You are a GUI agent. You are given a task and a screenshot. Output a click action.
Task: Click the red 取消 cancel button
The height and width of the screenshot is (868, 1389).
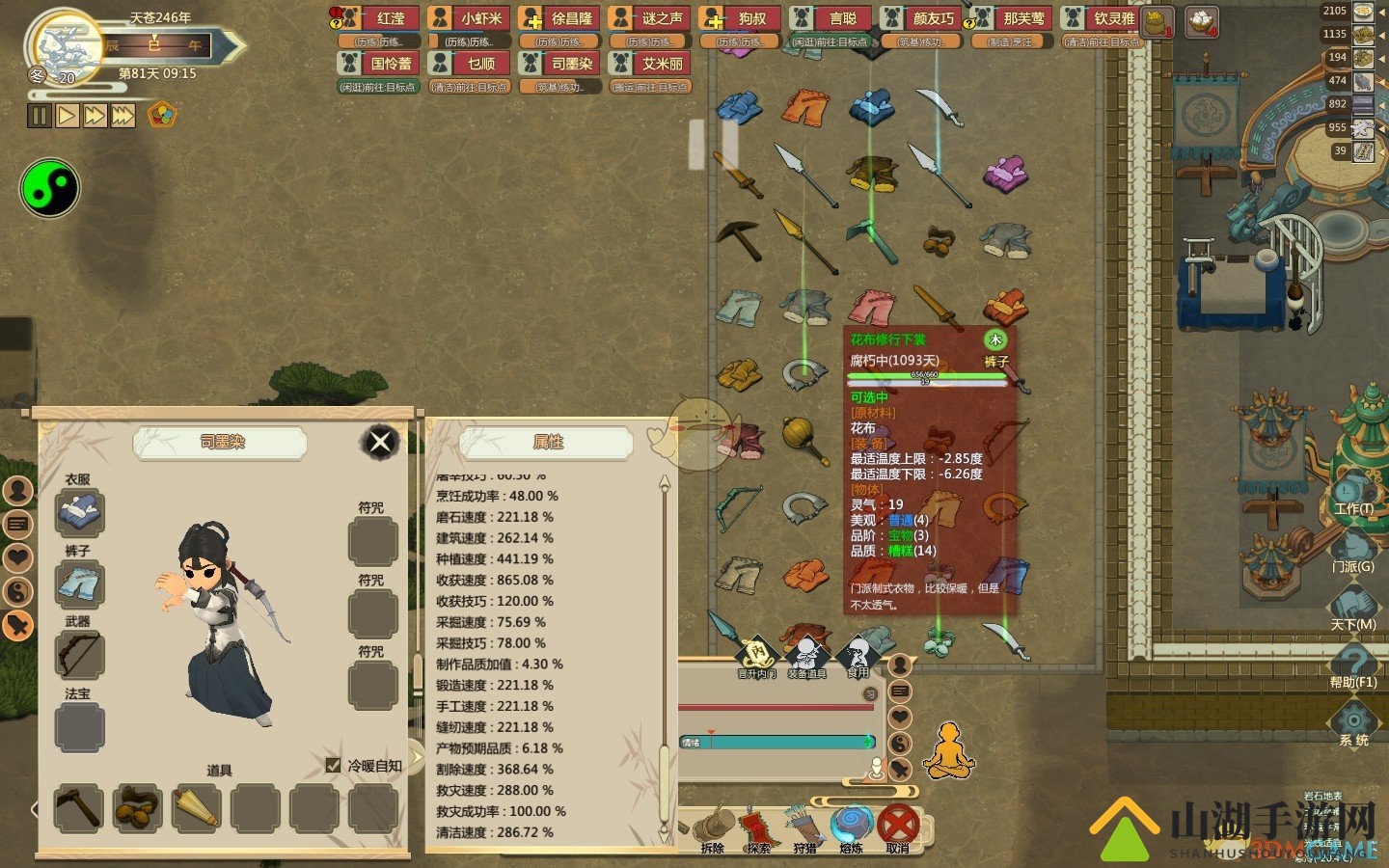[898, 827]
